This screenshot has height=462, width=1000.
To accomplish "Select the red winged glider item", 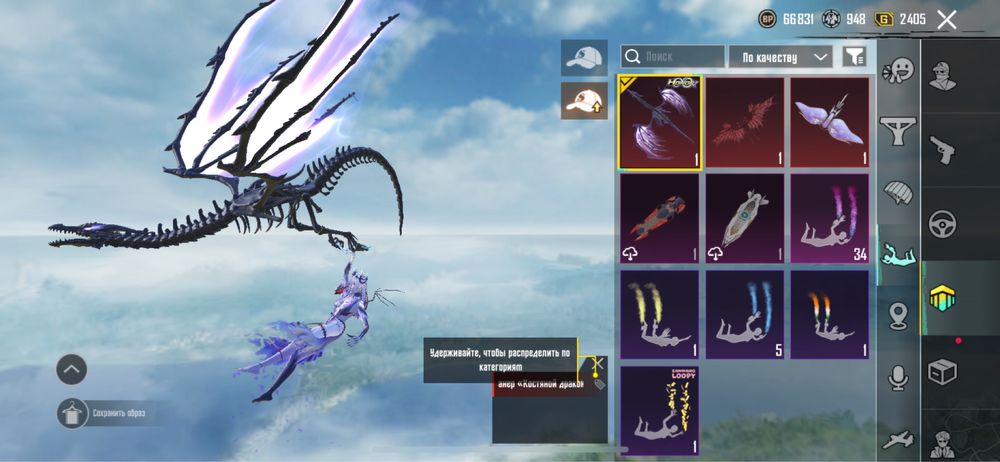I will tap(745, 122).
